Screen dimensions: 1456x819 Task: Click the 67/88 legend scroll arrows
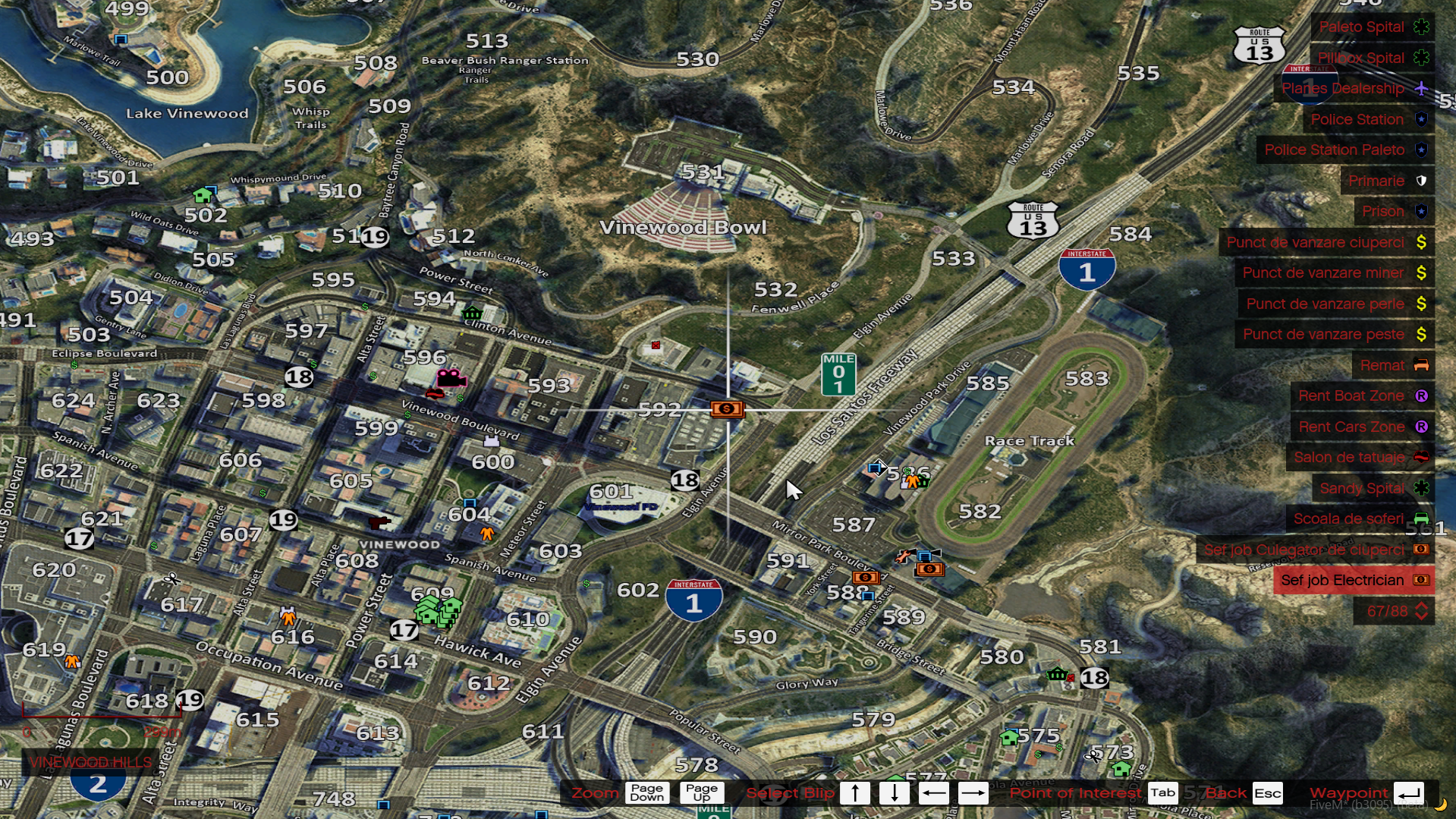1421,611
